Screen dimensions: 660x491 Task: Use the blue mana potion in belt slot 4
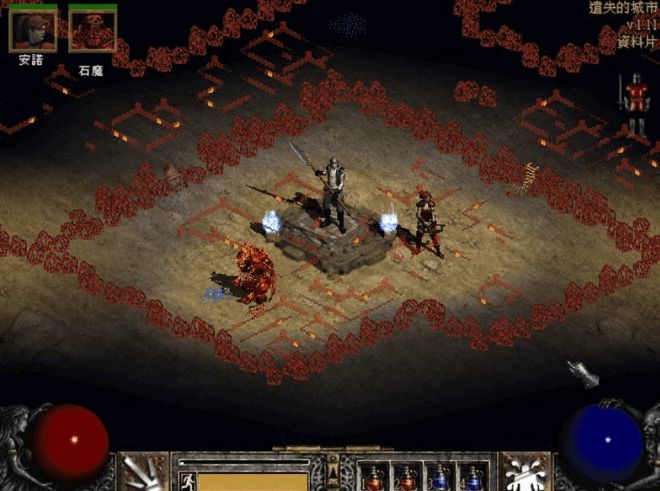[x=472, y=478]
